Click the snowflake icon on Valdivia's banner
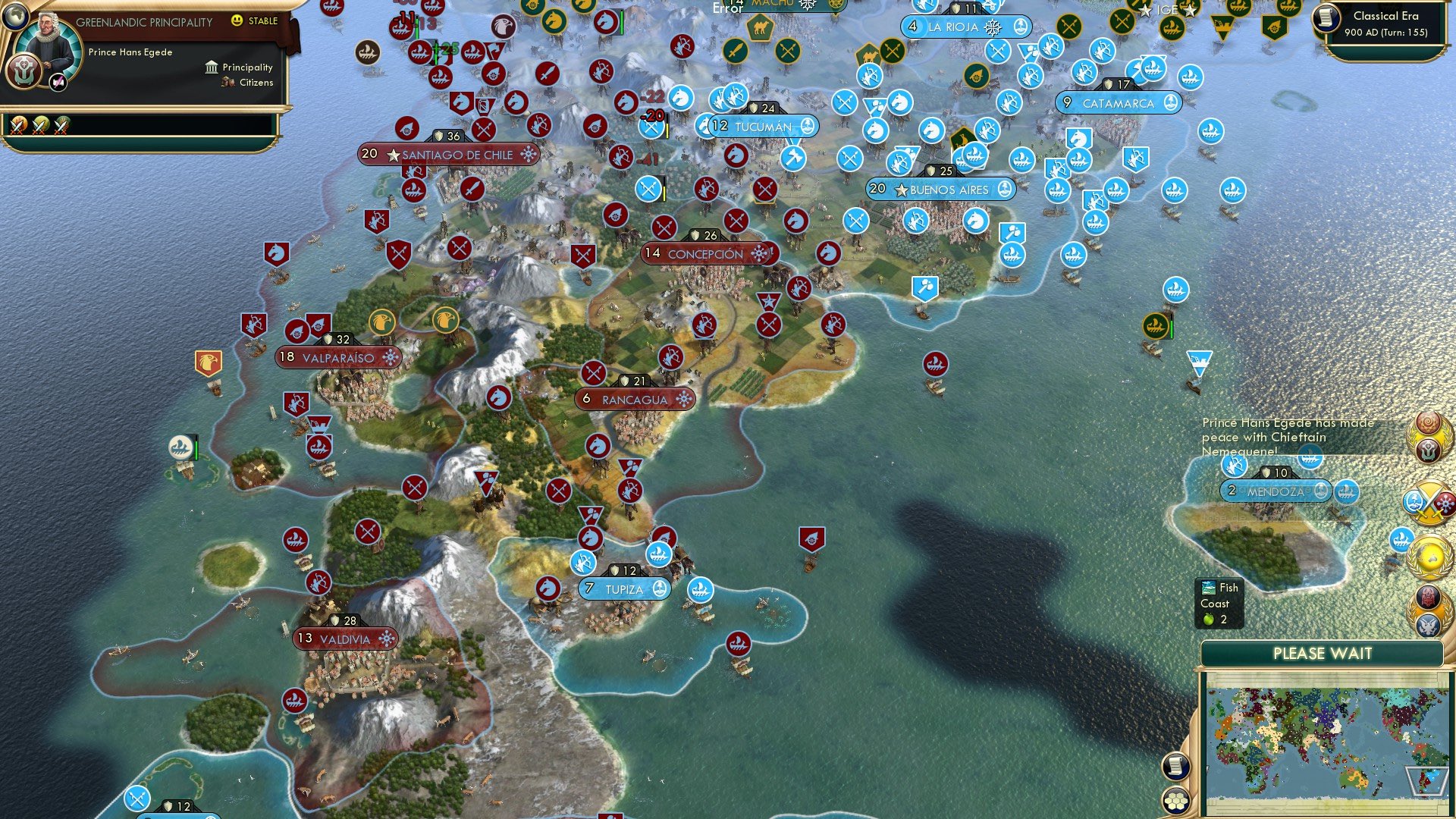The height and width of the screenshot is (819, 1456). (x=388, y=639)
